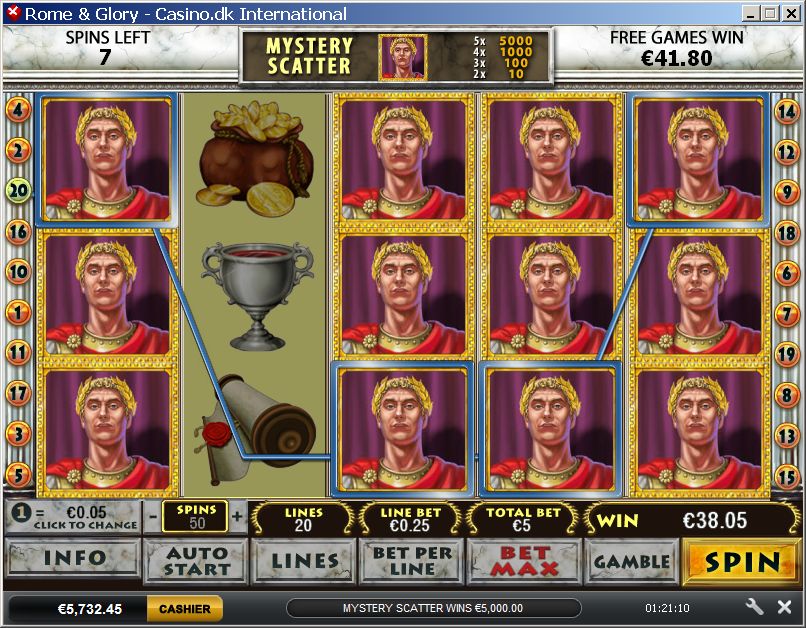The image size is (806, 628).
Task: Select payline number 17 marker
Action: pyautogui.click(x=18, y=393)
